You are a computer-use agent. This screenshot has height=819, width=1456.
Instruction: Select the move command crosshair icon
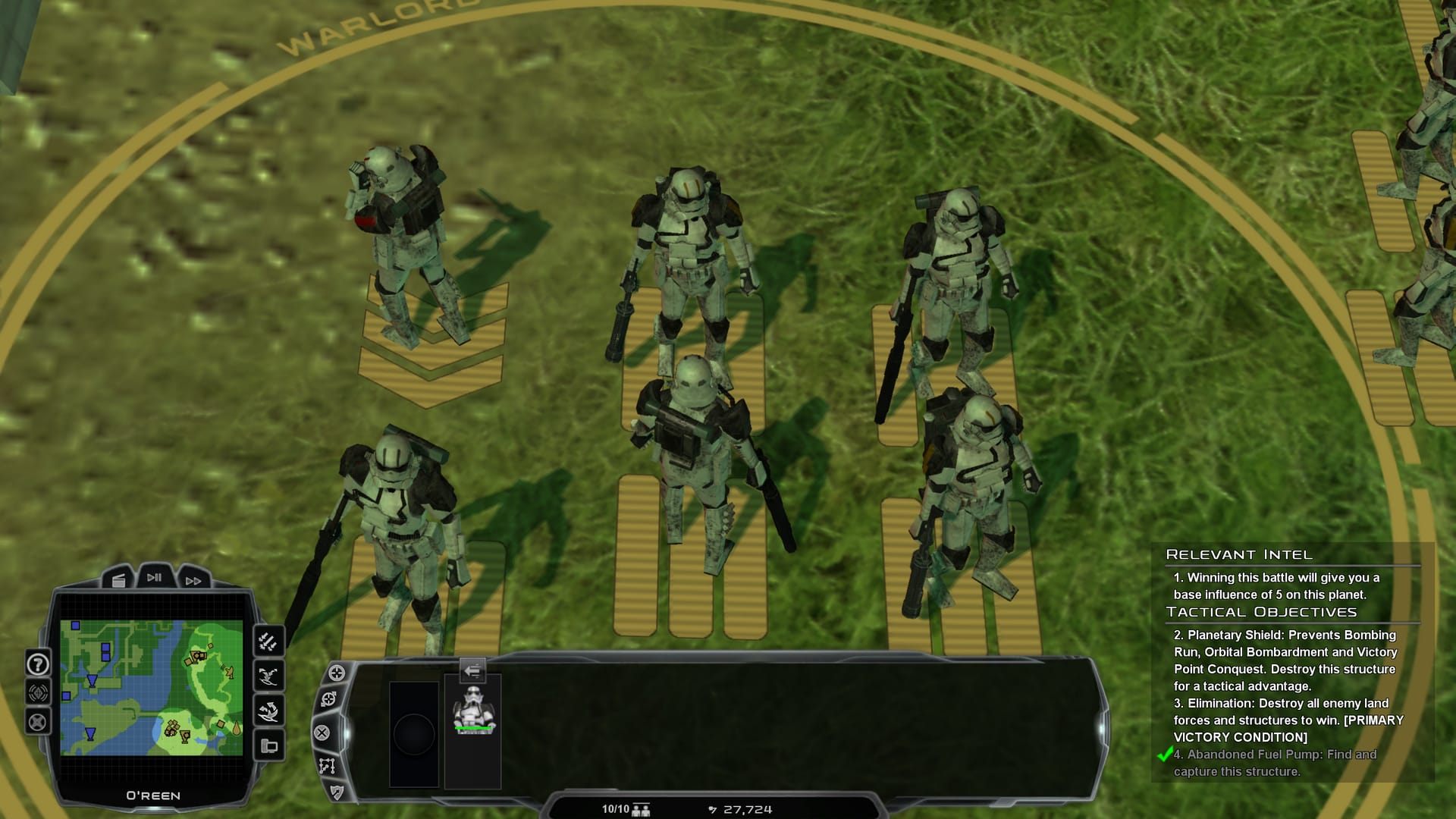pos(336,673)
